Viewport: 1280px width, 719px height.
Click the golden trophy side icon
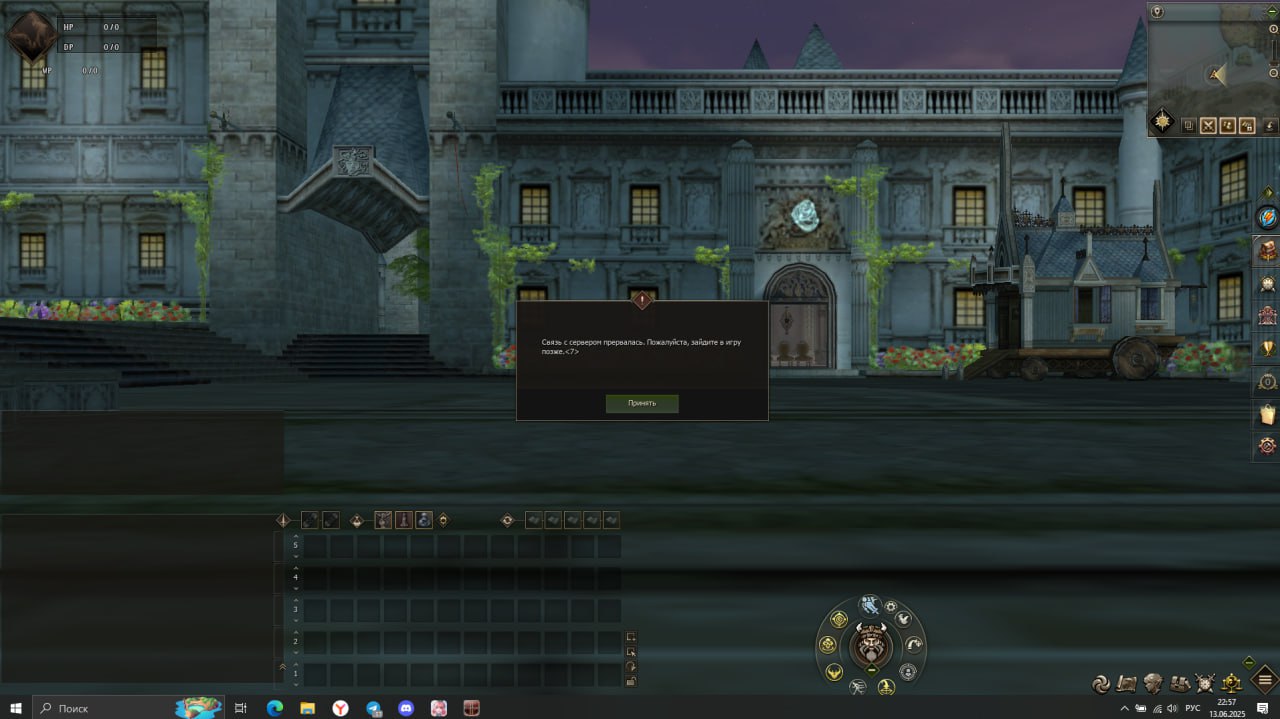(1268, 349)
